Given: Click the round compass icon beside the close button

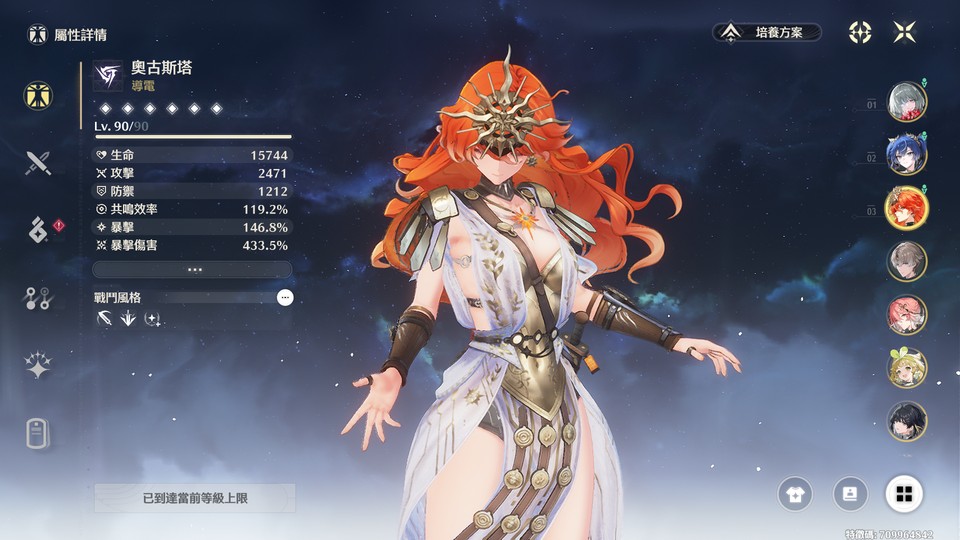Looking at the screenshot, I should pyautogui.click(x=860, y=32).
